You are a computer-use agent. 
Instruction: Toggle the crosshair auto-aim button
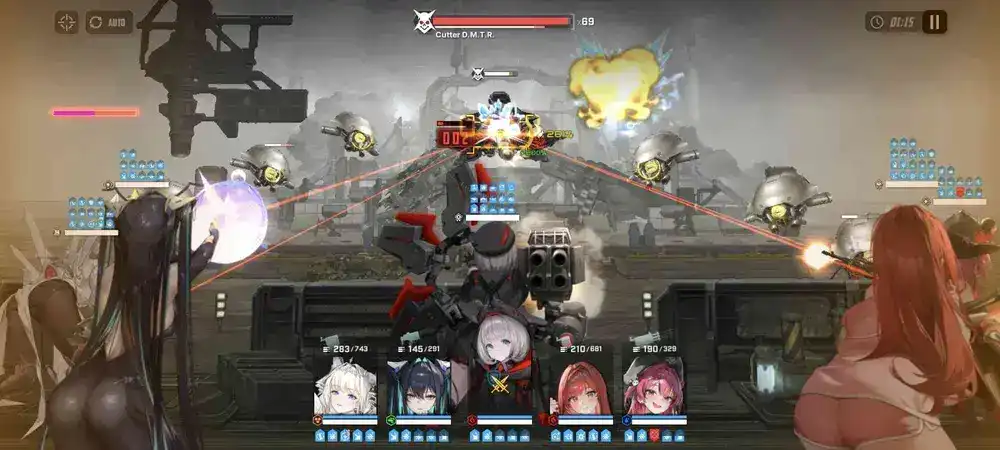67,22
